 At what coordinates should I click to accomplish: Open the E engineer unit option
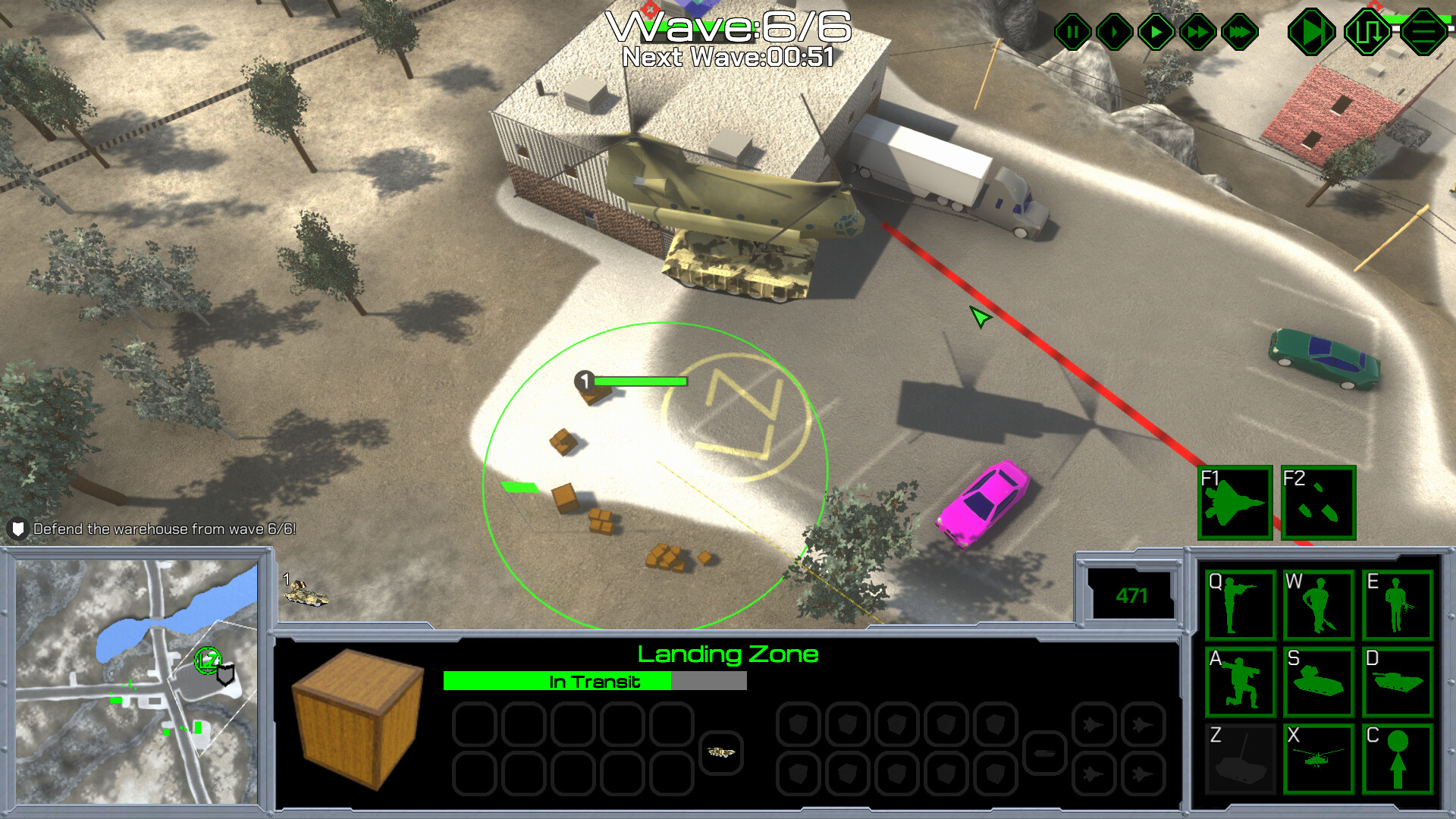coord(1398,604)
